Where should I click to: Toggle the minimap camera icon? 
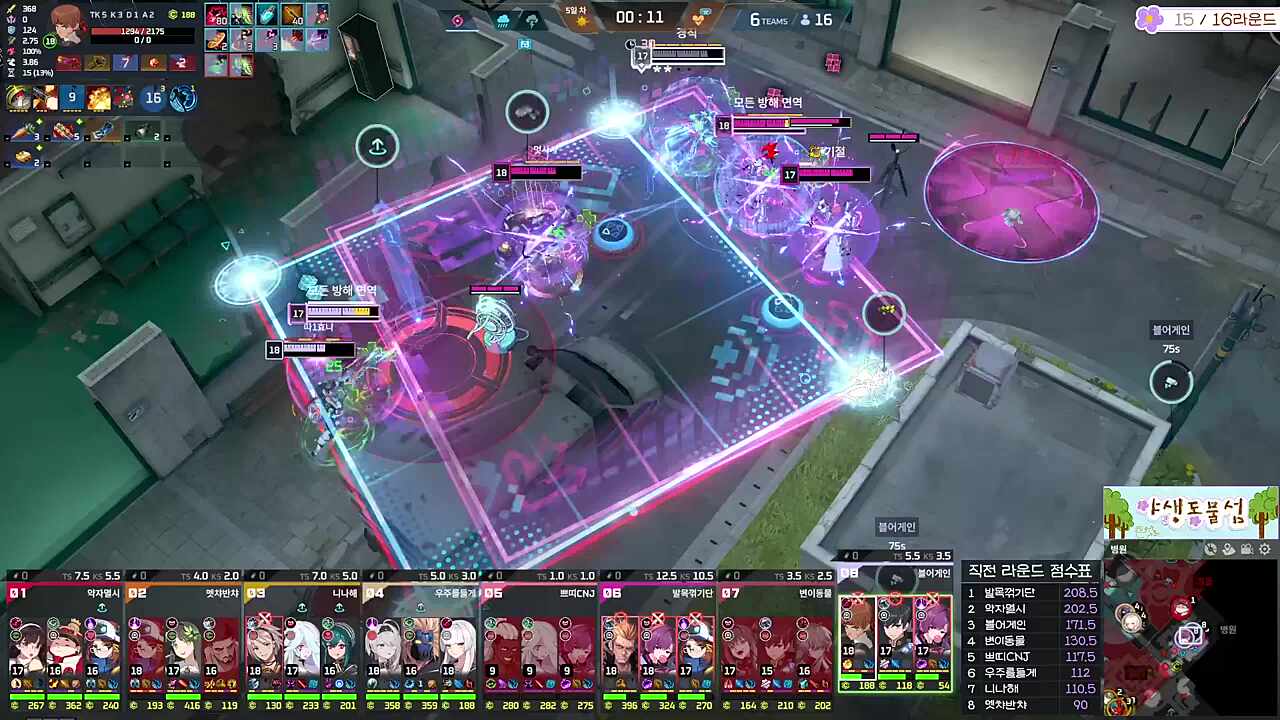click(1246, 549)
